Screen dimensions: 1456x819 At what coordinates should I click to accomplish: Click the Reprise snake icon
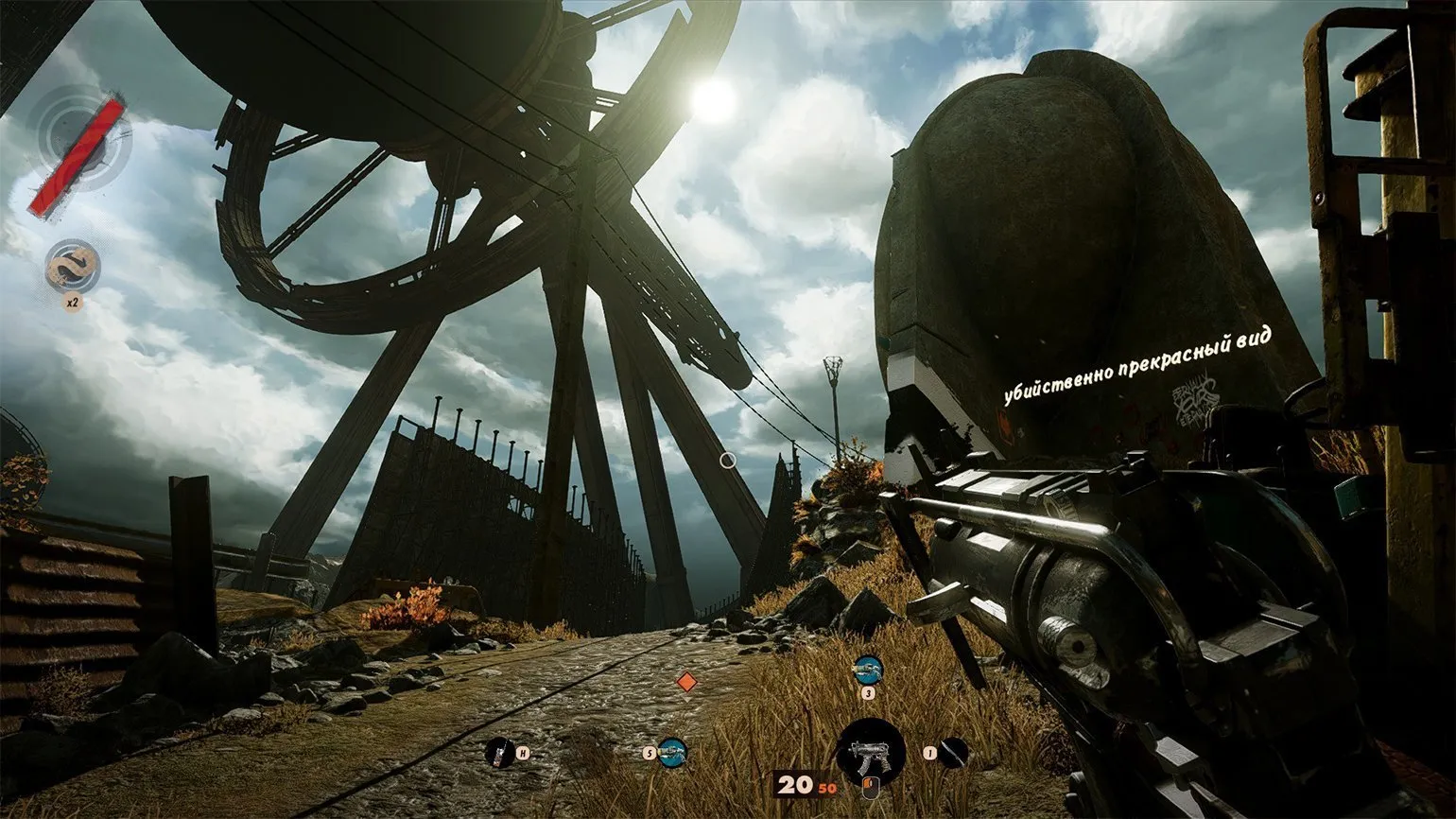click(72, 265)
